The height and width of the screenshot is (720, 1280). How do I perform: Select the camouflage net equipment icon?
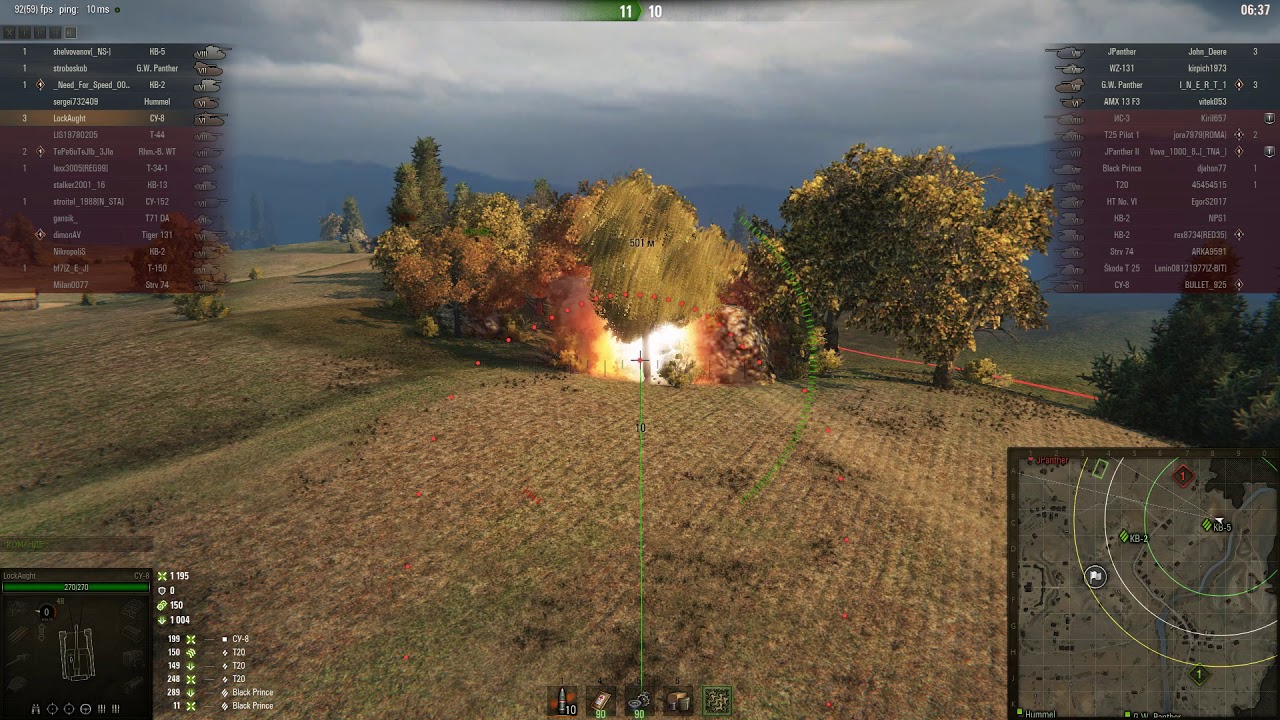click(717, 700)
